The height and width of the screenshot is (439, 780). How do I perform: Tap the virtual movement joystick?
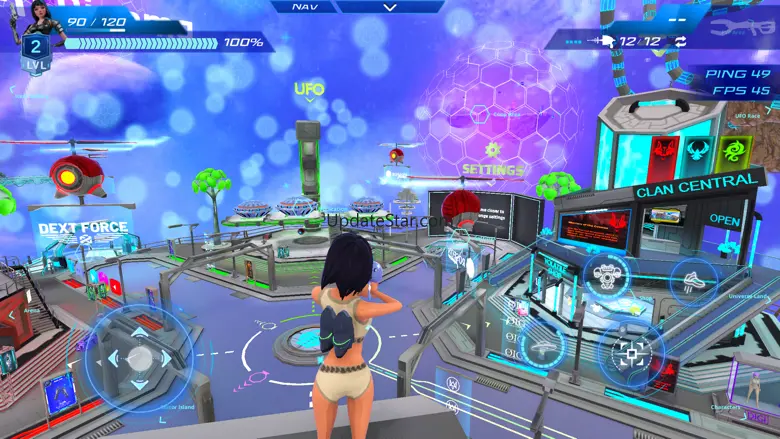click(139, 358)
